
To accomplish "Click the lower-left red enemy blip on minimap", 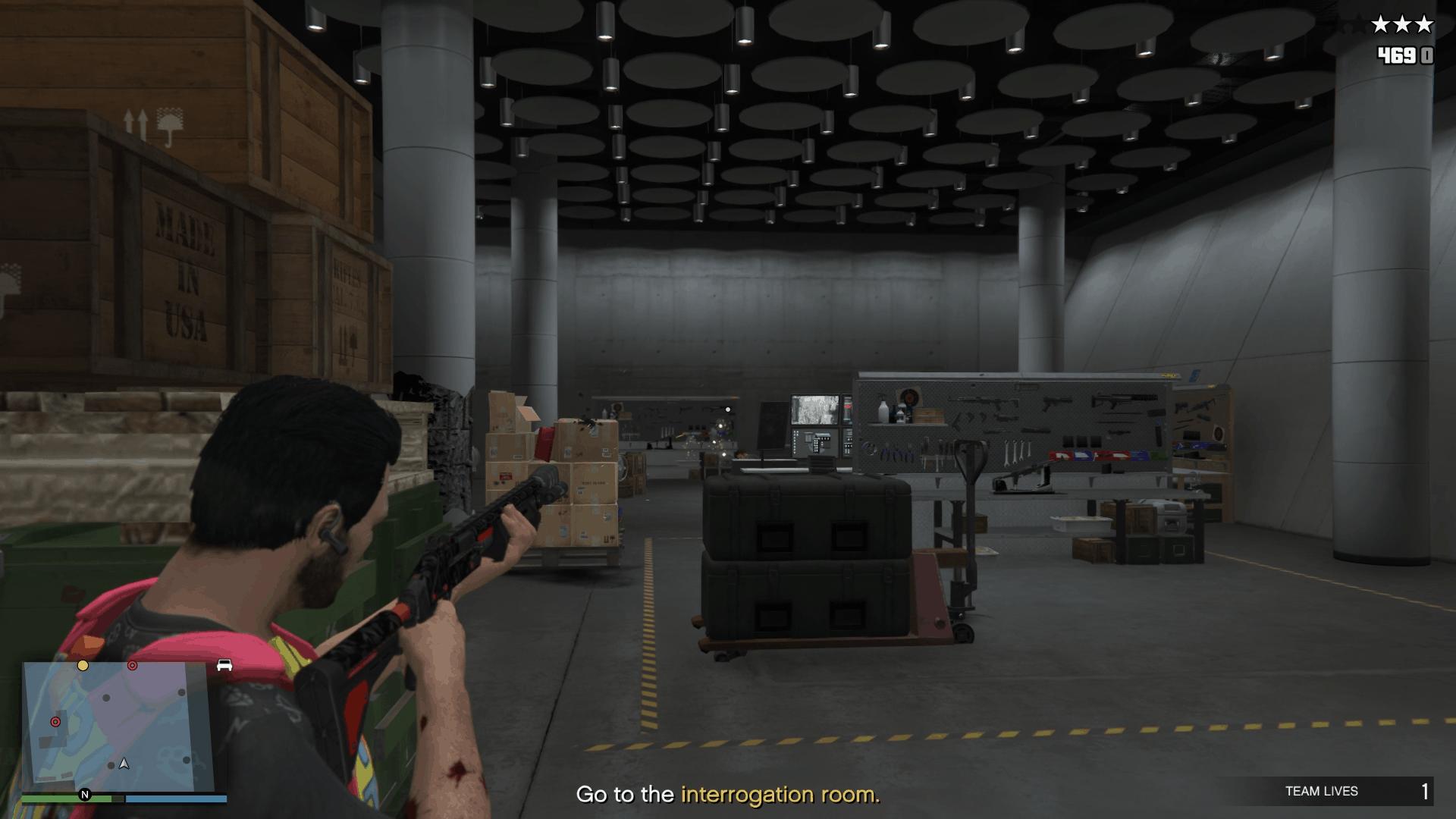I will tap(55, 722).
